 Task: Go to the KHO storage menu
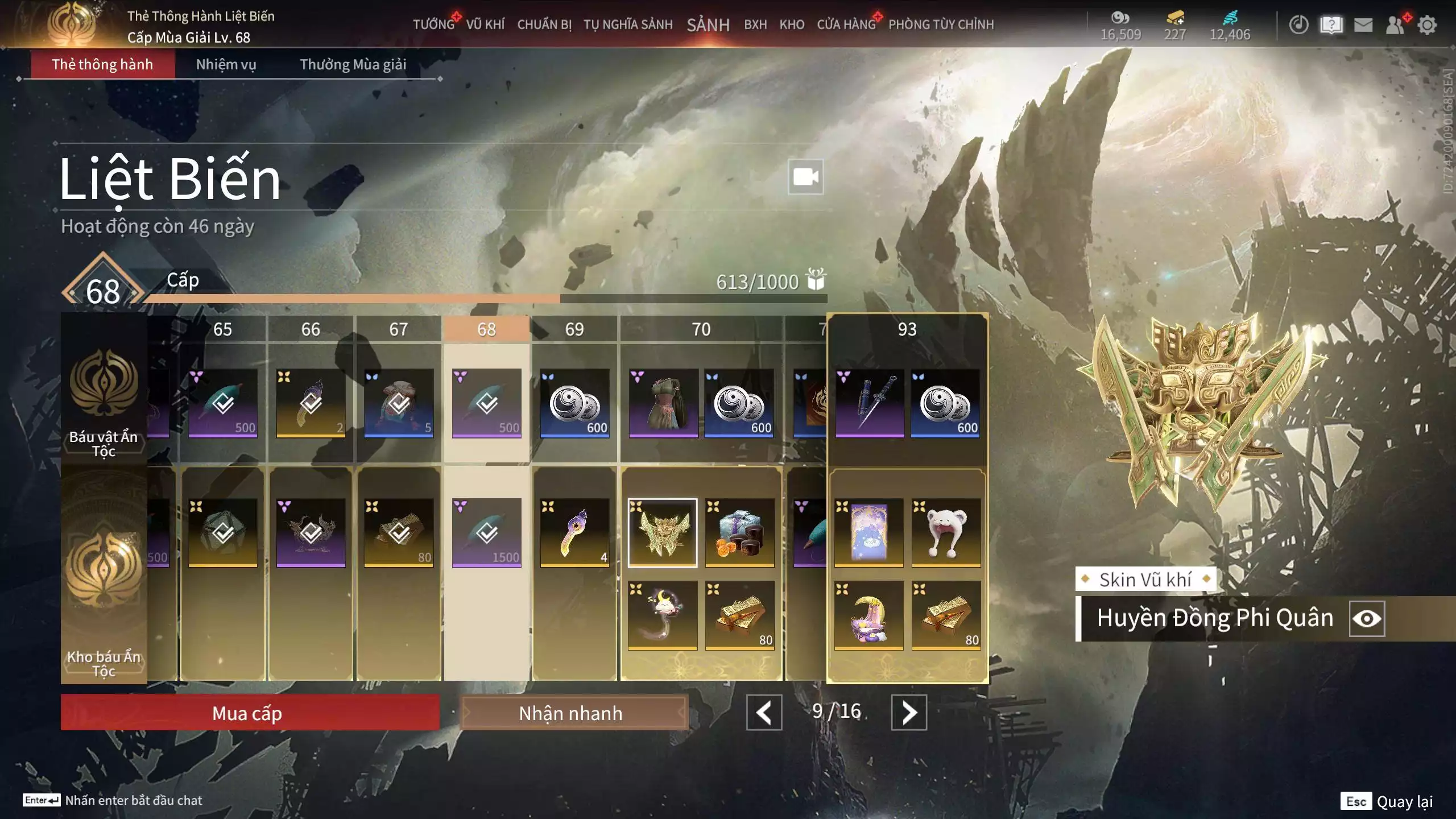point(792,24)
